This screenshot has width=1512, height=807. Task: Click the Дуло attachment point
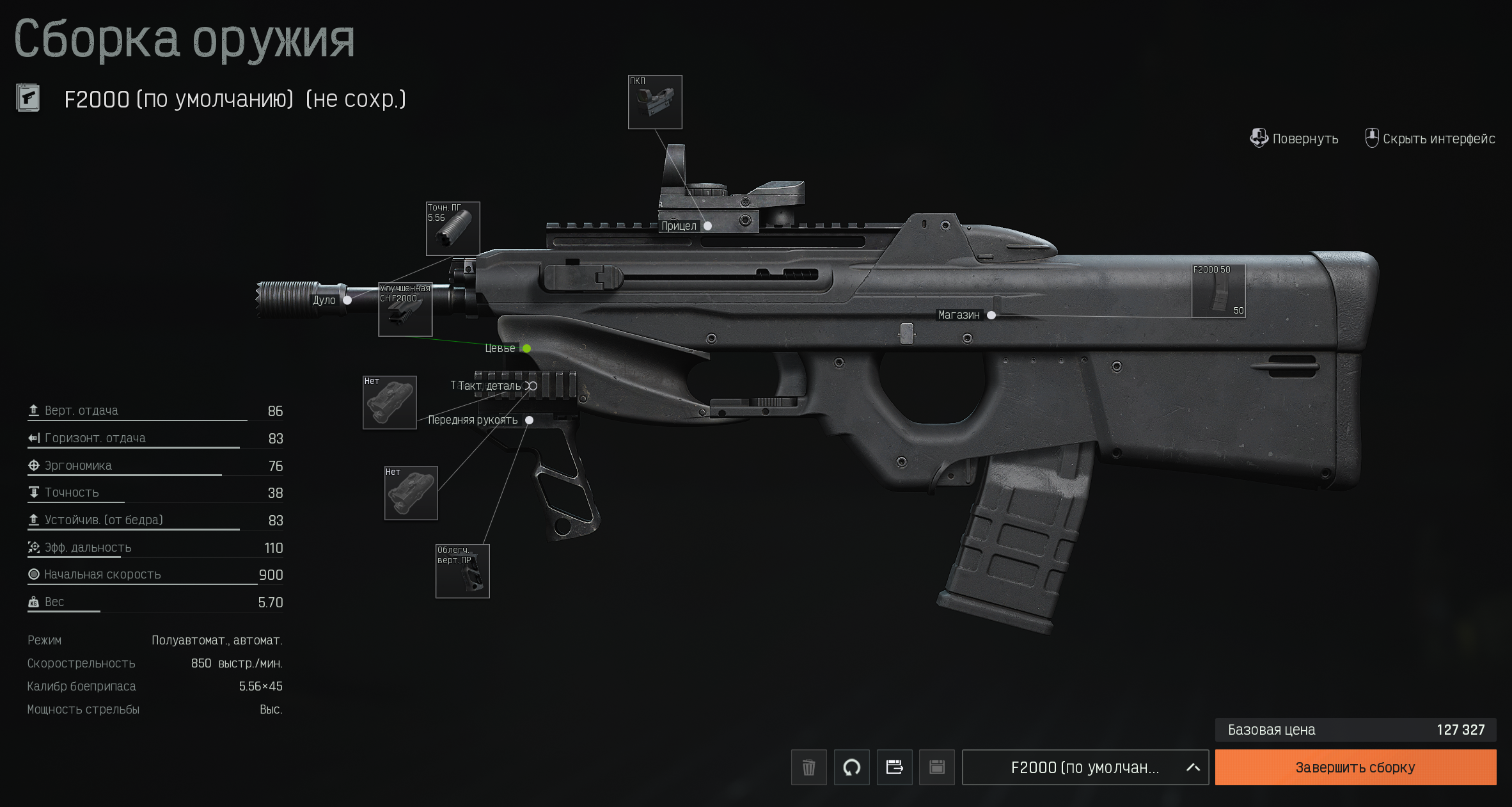[x=347, y=300]
